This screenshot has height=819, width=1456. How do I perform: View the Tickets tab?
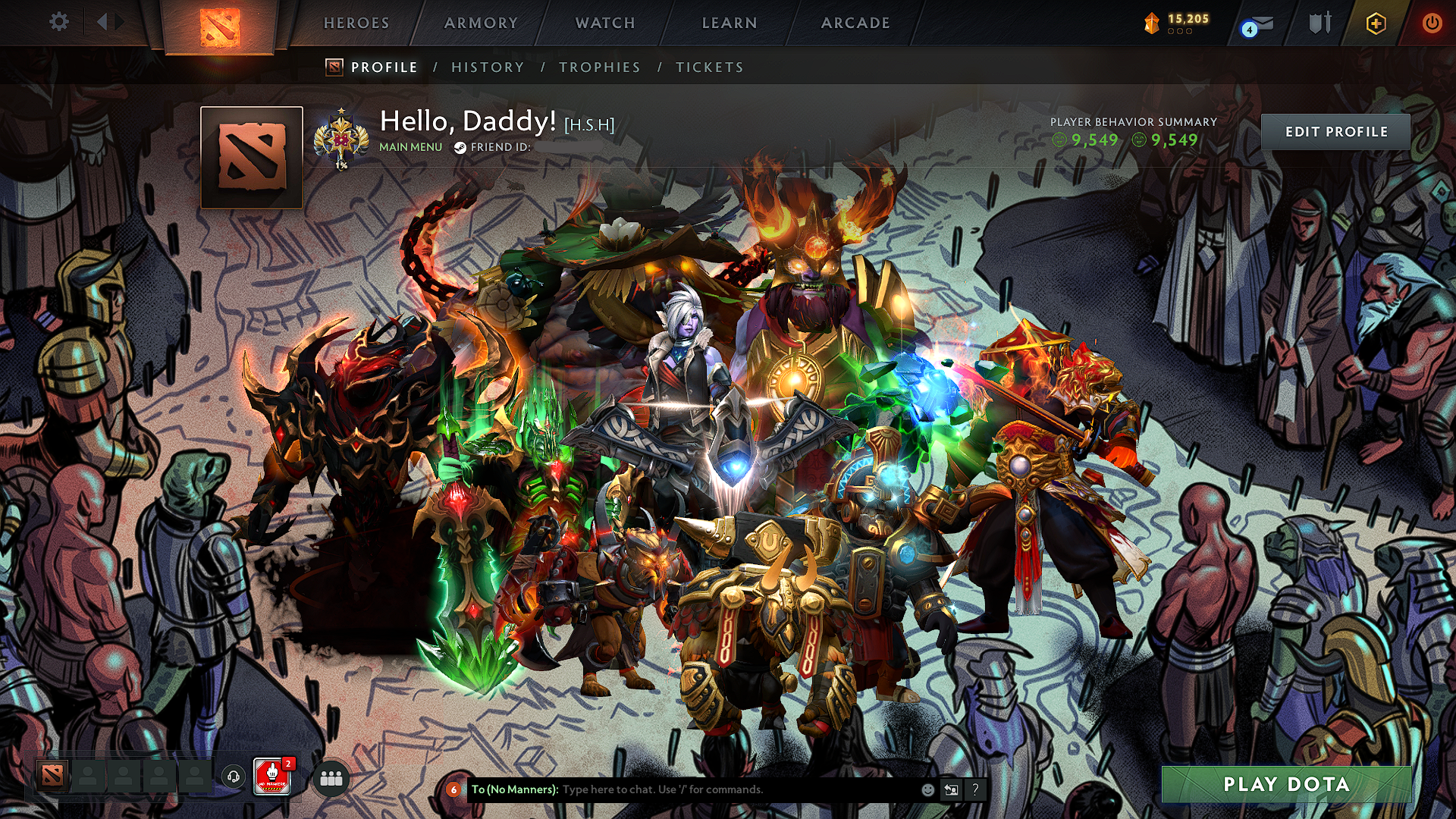(710, 67)
